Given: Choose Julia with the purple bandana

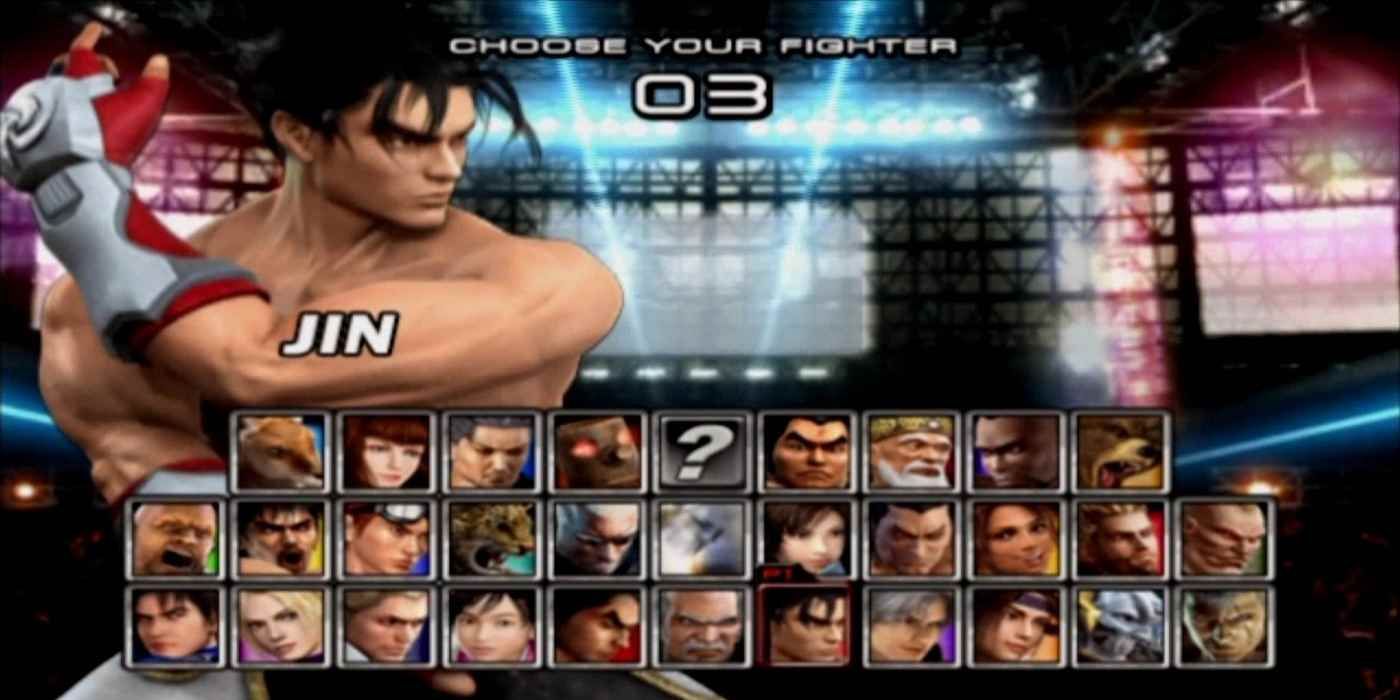Looking at the screenshot, I should [1016, 626].
